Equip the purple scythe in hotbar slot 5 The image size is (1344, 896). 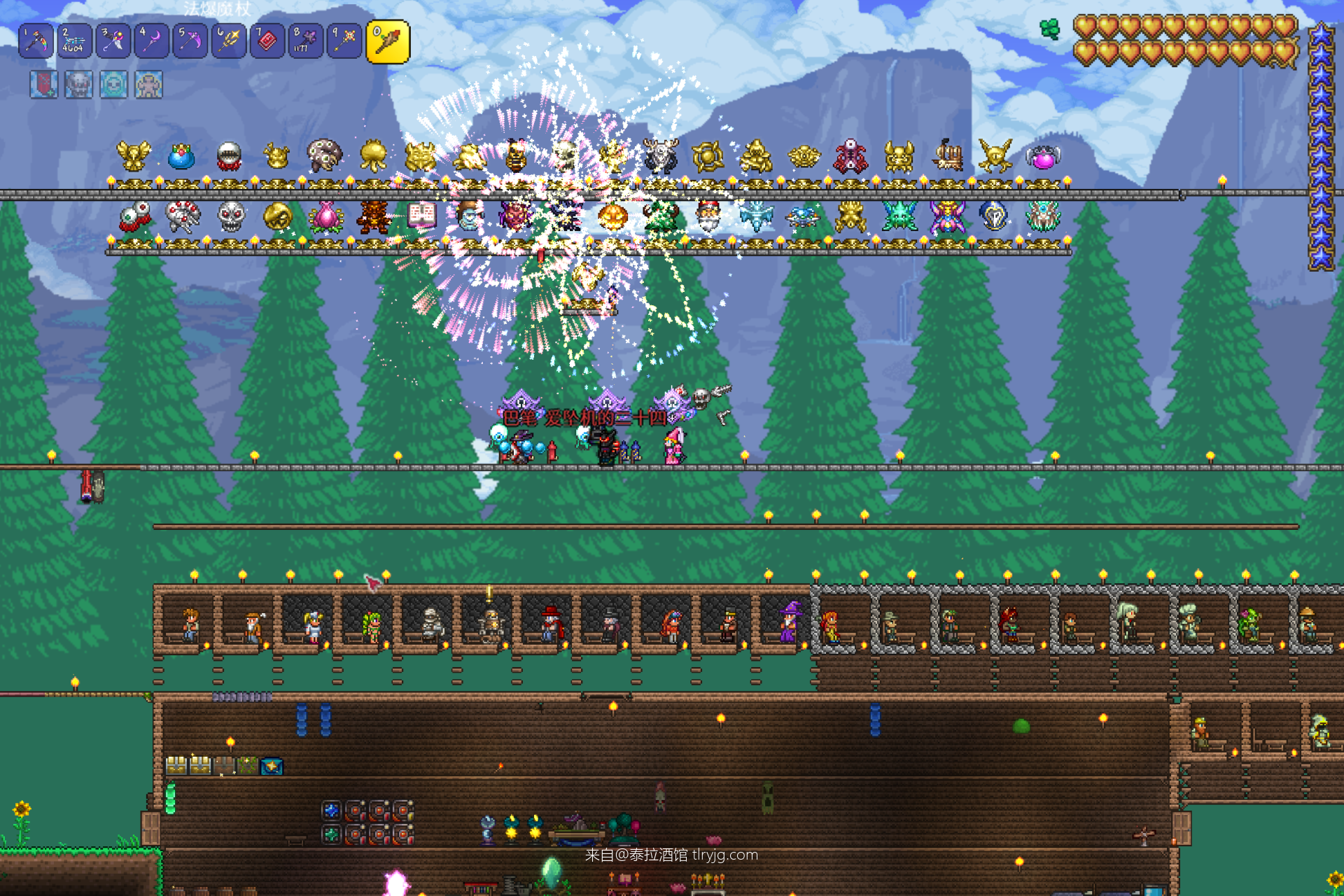point(190,41)
